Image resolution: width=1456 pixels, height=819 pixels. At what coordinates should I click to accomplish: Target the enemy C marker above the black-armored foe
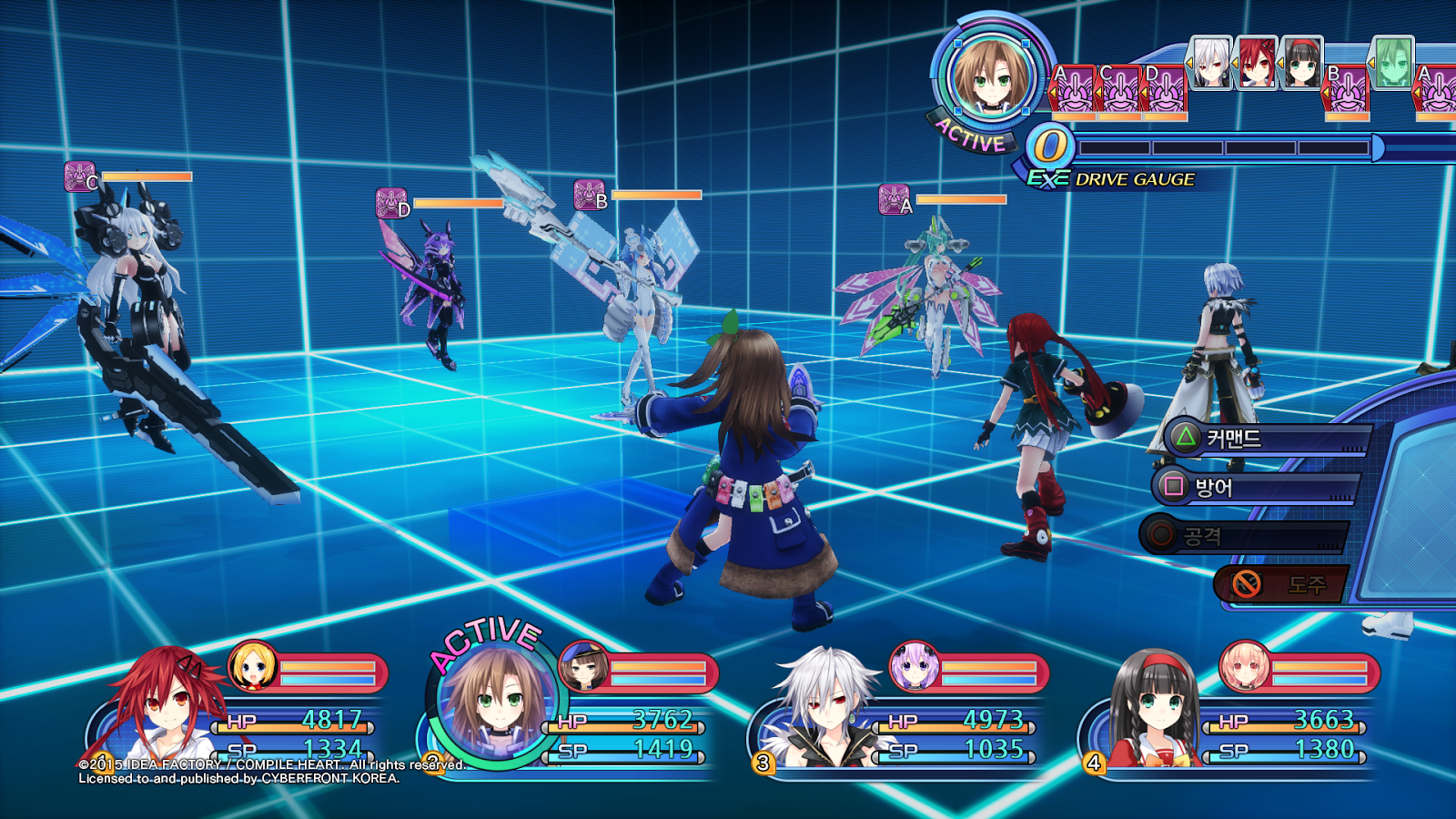pyautogui.click(x=81, y=177)
